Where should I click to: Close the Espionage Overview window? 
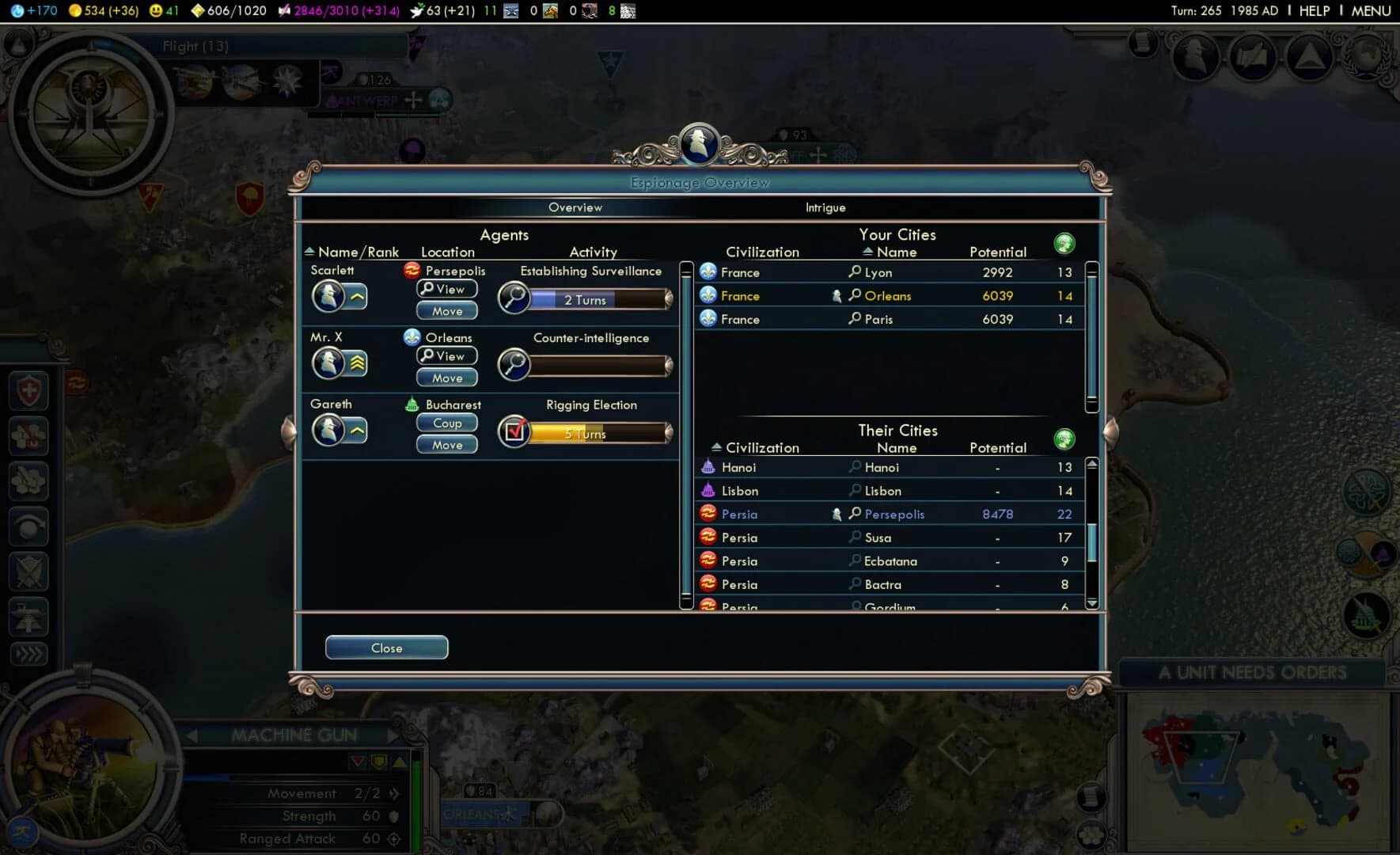(x=386, y=647)
